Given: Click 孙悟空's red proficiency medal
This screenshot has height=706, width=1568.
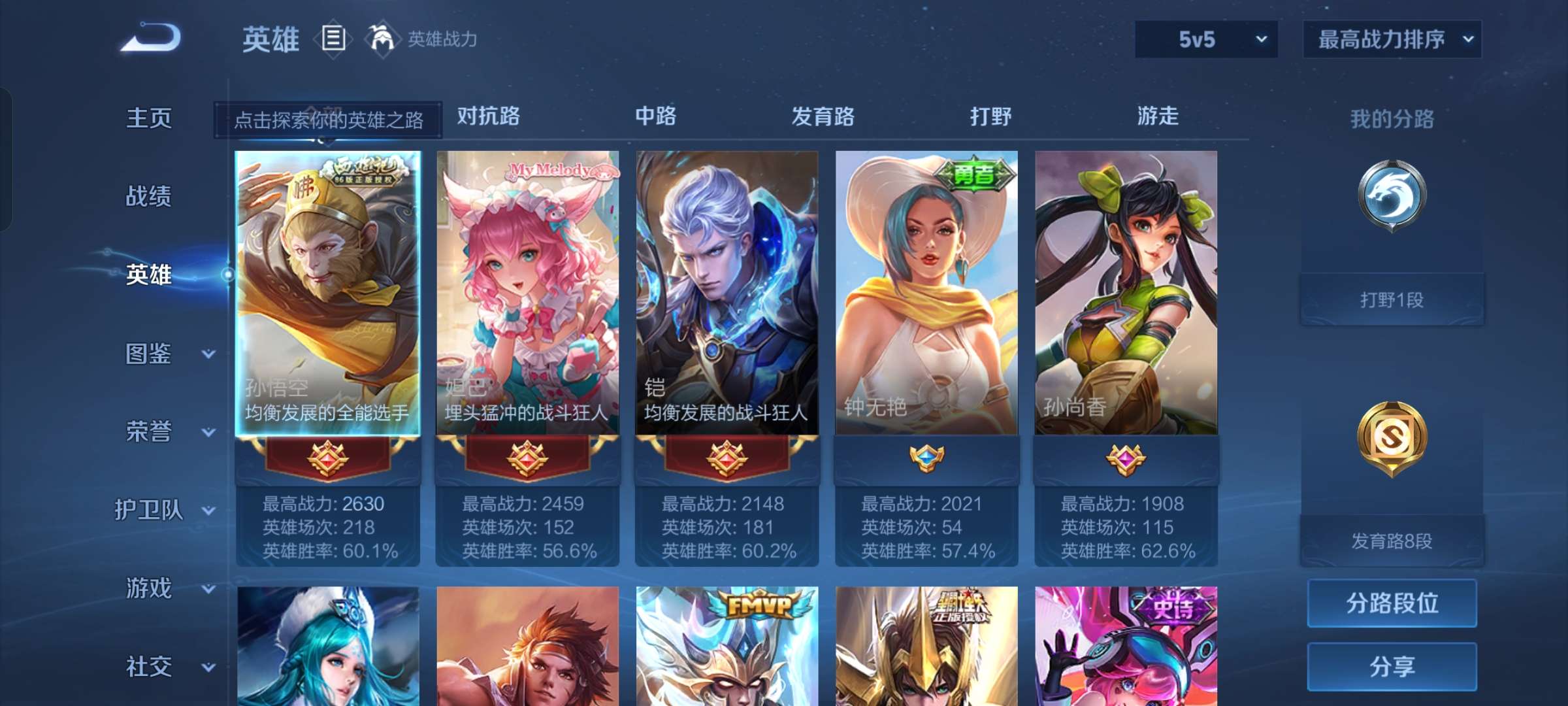Looking at the screenshot, I should pyautogui.click(x=328, y=458).
